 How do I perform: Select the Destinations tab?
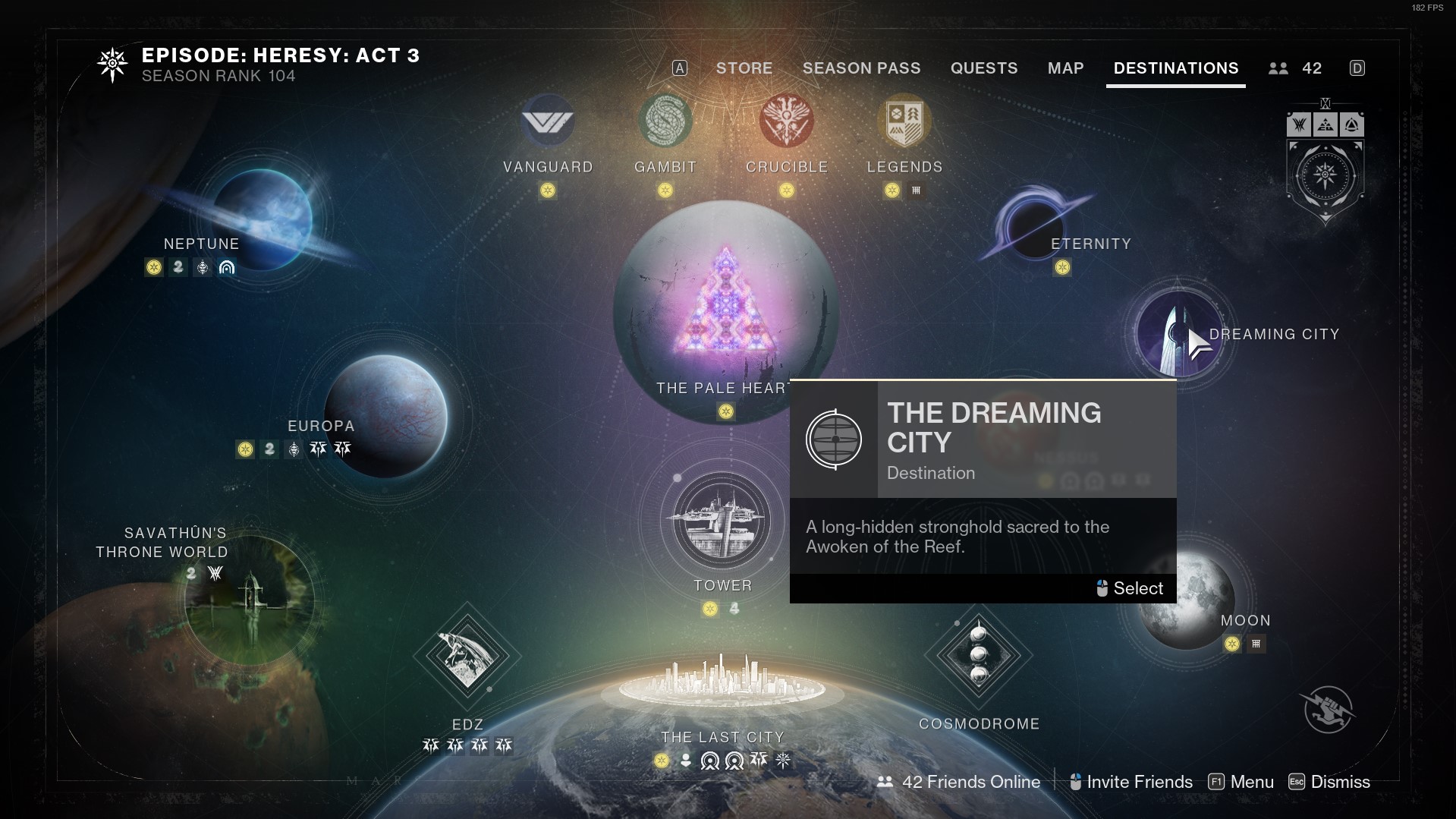(1175, 68)
